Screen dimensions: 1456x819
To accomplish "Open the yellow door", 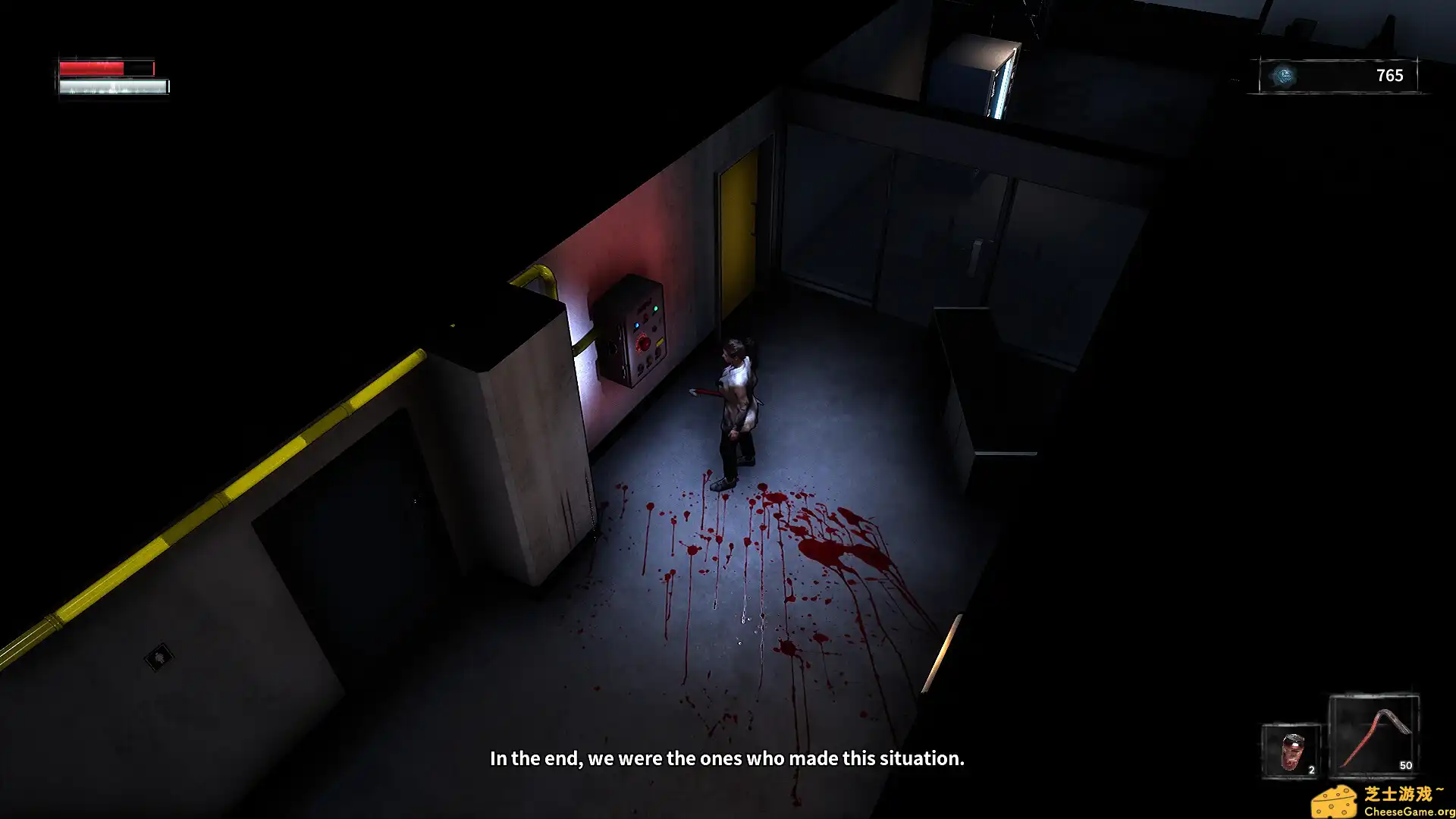I will point(737,235).
